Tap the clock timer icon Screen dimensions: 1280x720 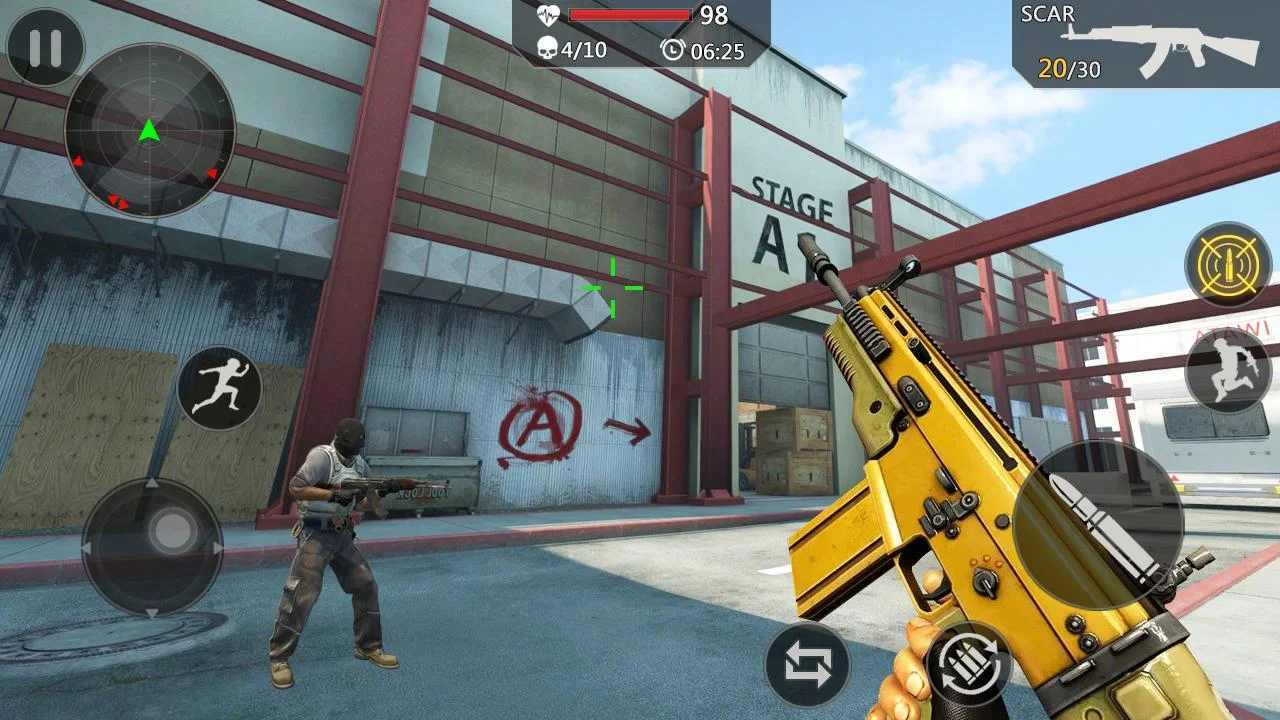tap(672, 45)
